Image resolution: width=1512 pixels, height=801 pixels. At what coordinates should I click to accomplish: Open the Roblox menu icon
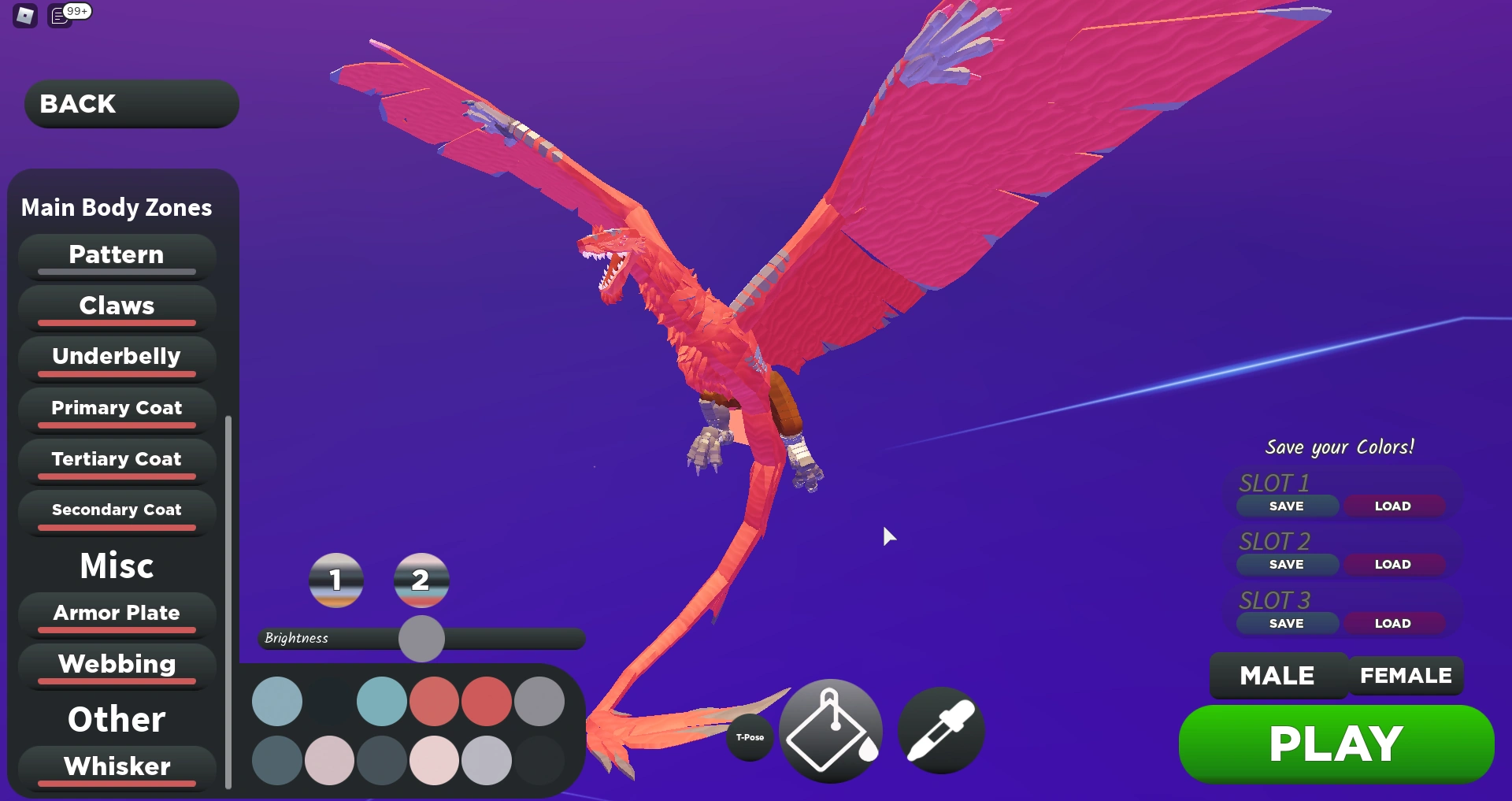(x=23, y=16)
